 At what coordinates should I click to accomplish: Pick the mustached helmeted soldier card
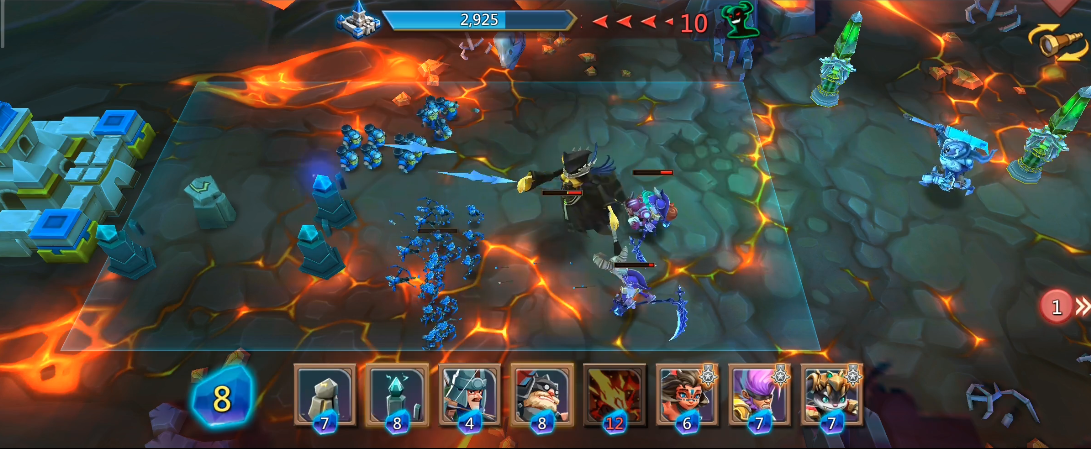[x=469, y=395]
